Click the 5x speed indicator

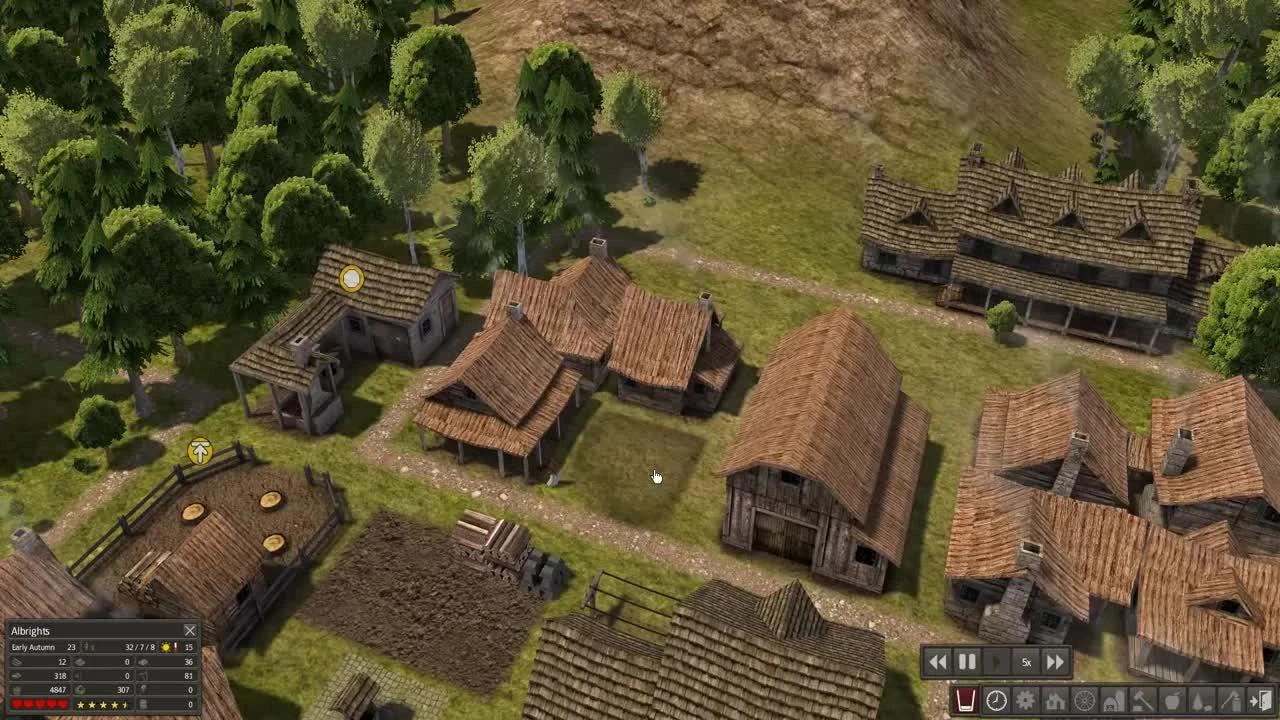(x=1025, y=661)
